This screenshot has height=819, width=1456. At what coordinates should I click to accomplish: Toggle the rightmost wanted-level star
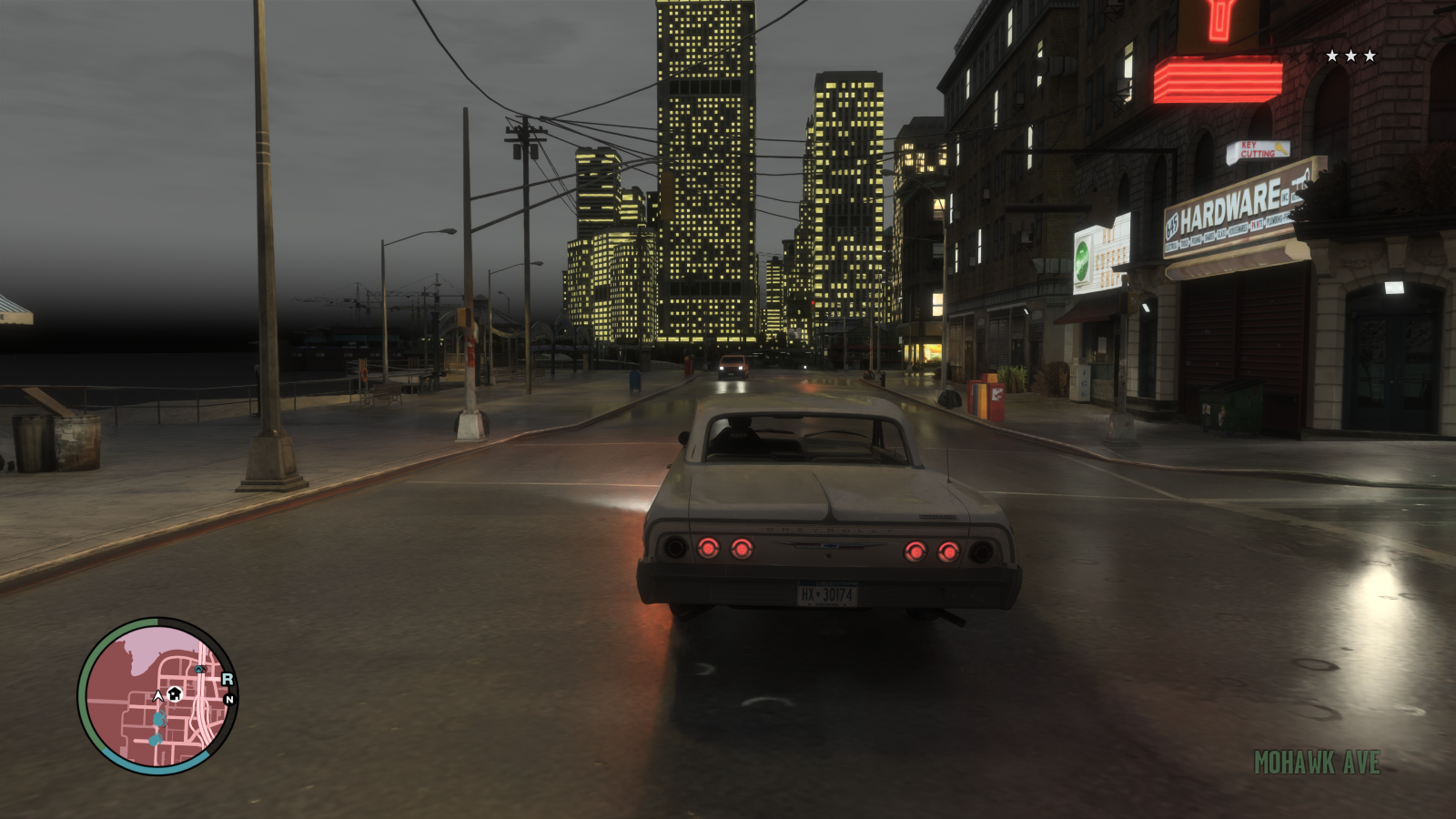1370,56
